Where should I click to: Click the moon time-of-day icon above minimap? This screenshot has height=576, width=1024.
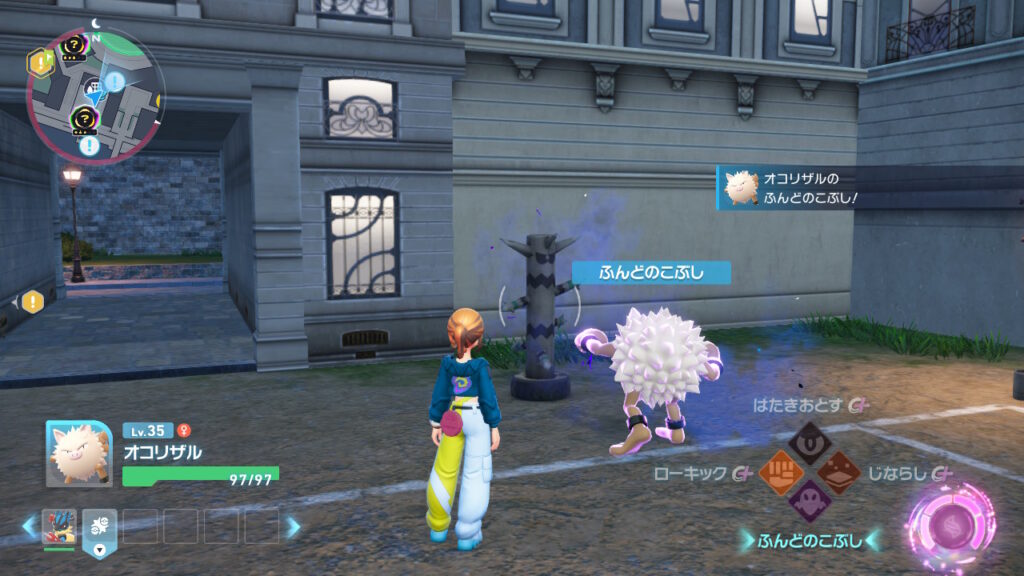click(x=96, y=22)
